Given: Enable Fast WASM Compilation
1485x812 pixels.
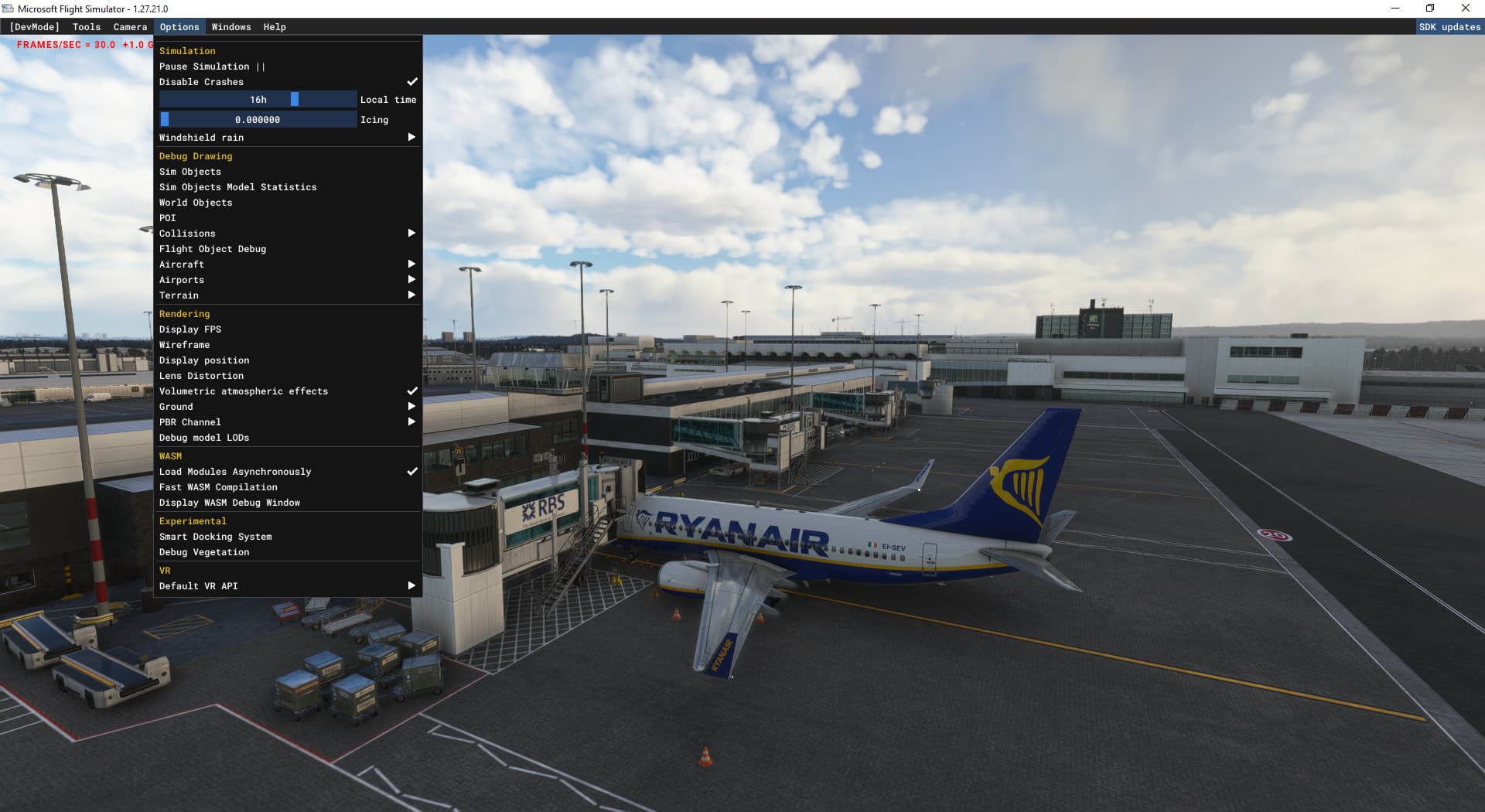Looking at the screenshot, I should (218, 486).
